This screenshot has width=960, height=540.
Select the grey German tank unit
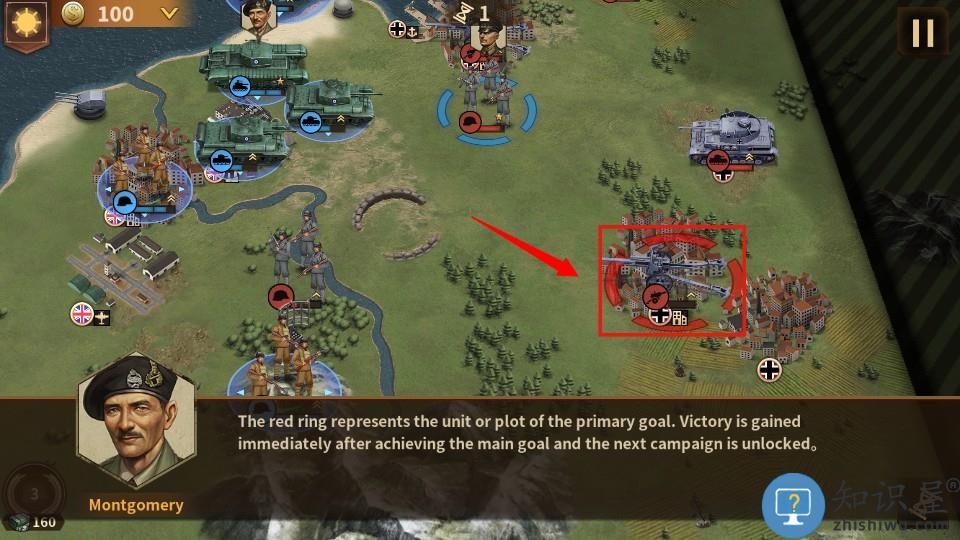(733, 139)
